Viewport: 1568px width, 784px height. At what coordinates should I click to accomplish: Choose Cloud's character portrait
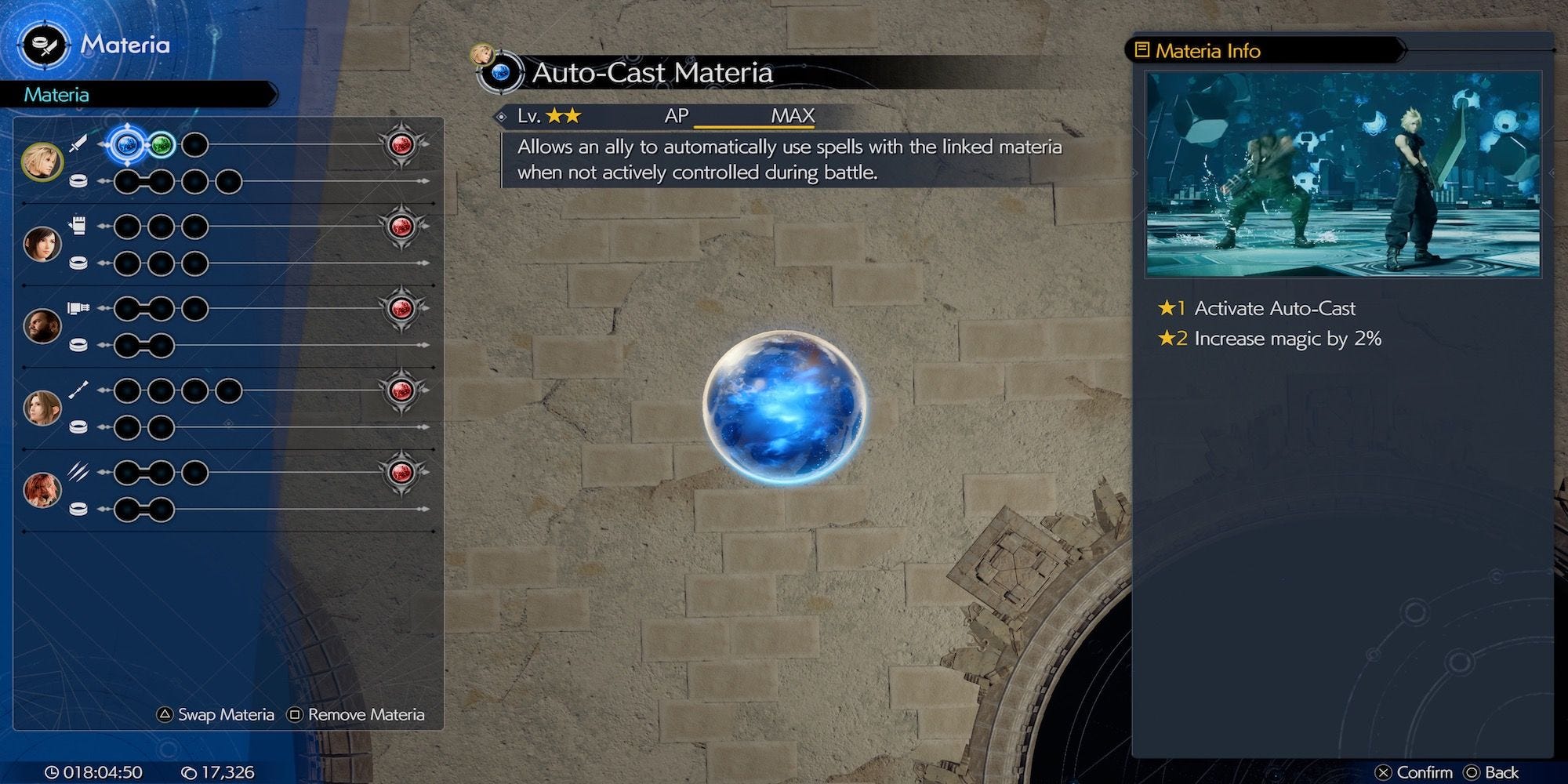coord(41,162)
